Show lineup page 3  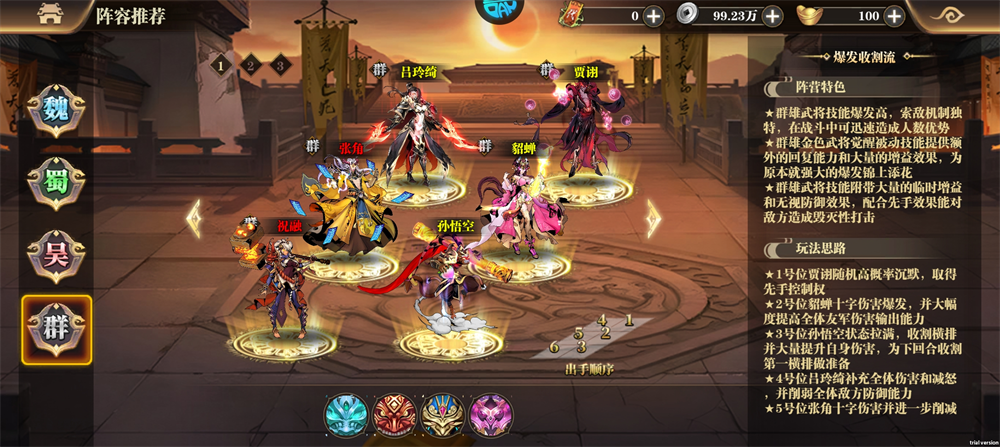coord(282,65)
